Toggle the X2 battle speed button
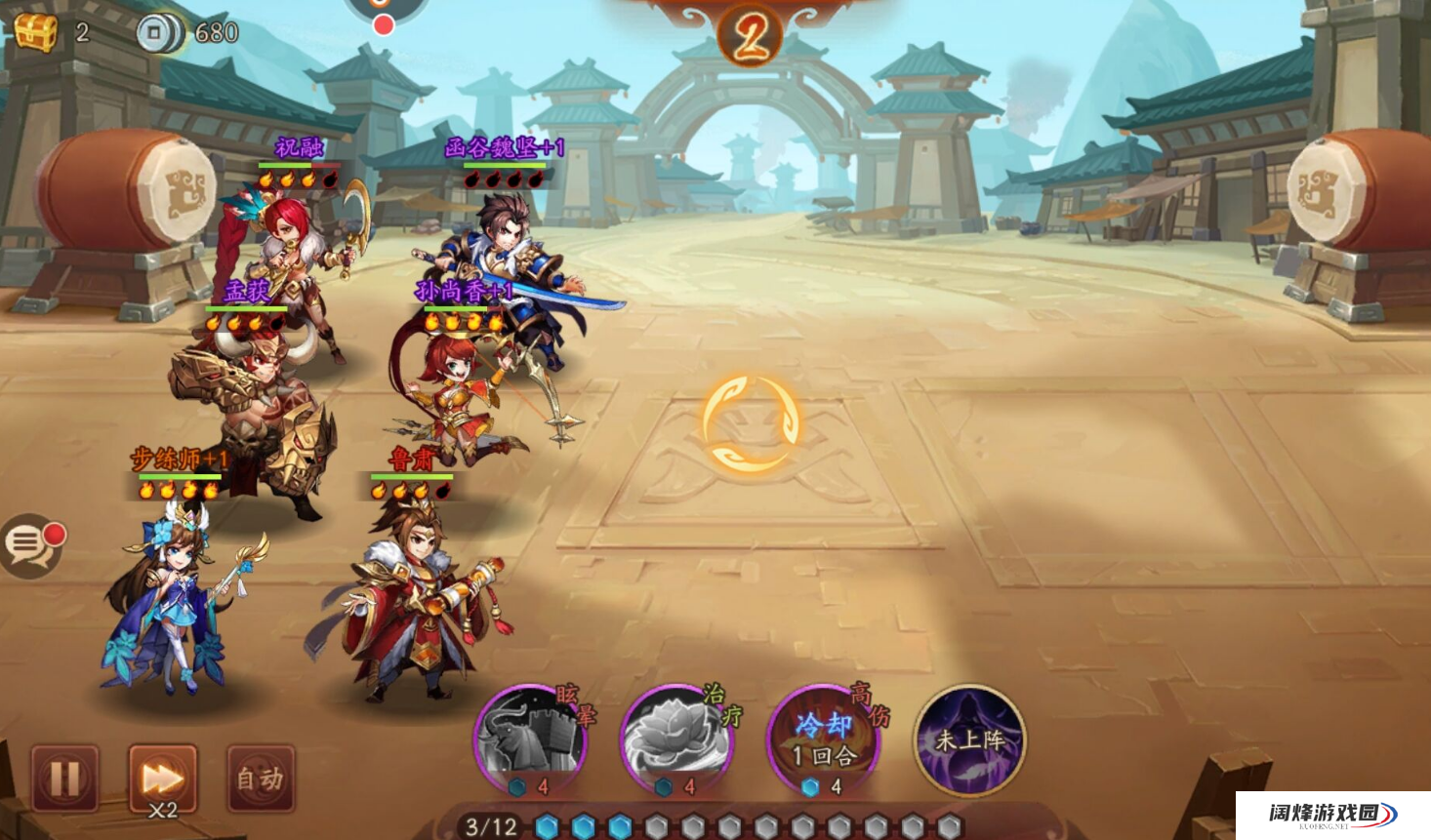The width and height of the screenshot is (1431, 840). point(162,779)
